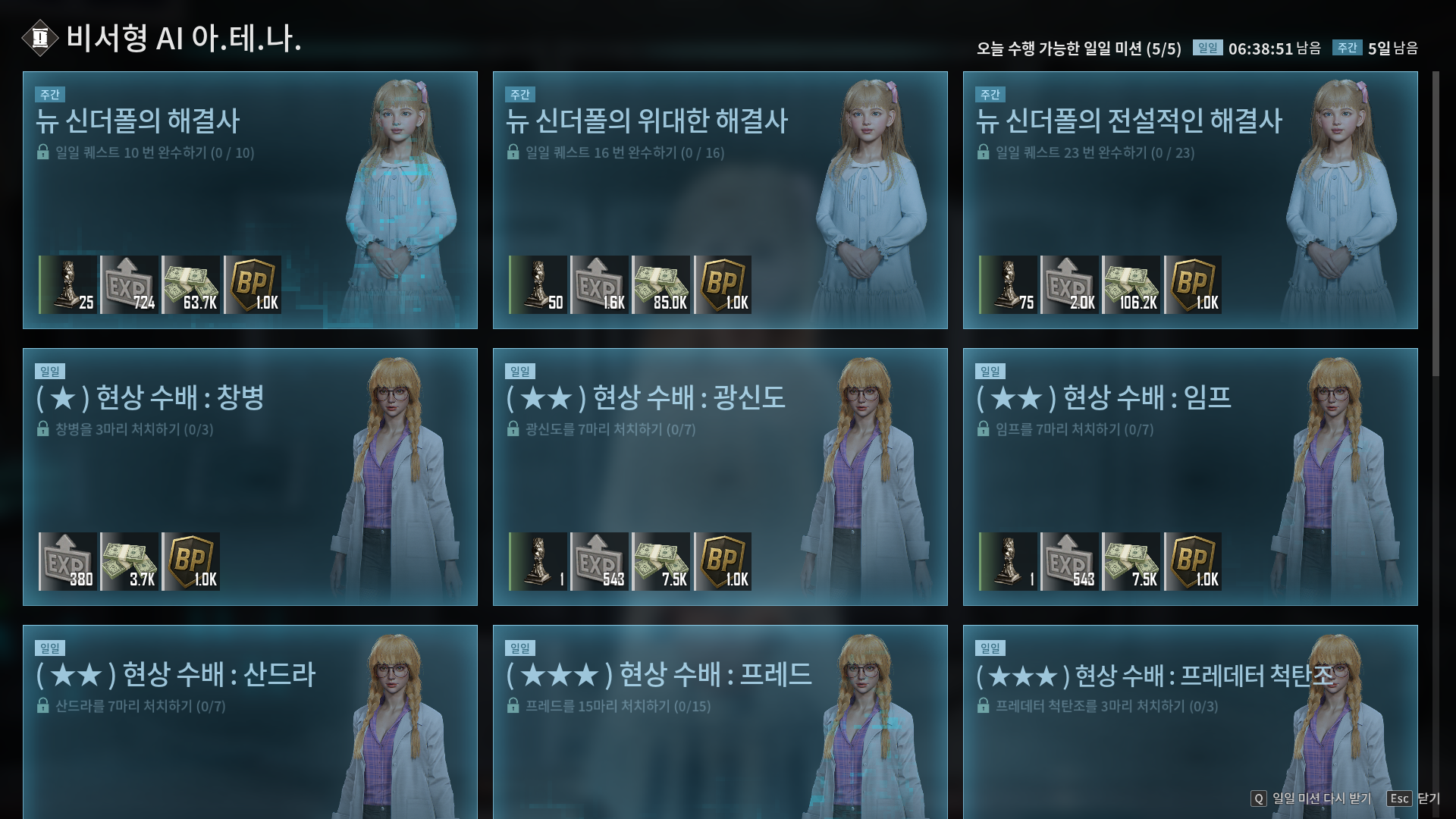Screen dimensions: 1456x819
Task: Click the lock icon beside 창병을 3마리 처치하기
Action: click(x=43, y=430)
